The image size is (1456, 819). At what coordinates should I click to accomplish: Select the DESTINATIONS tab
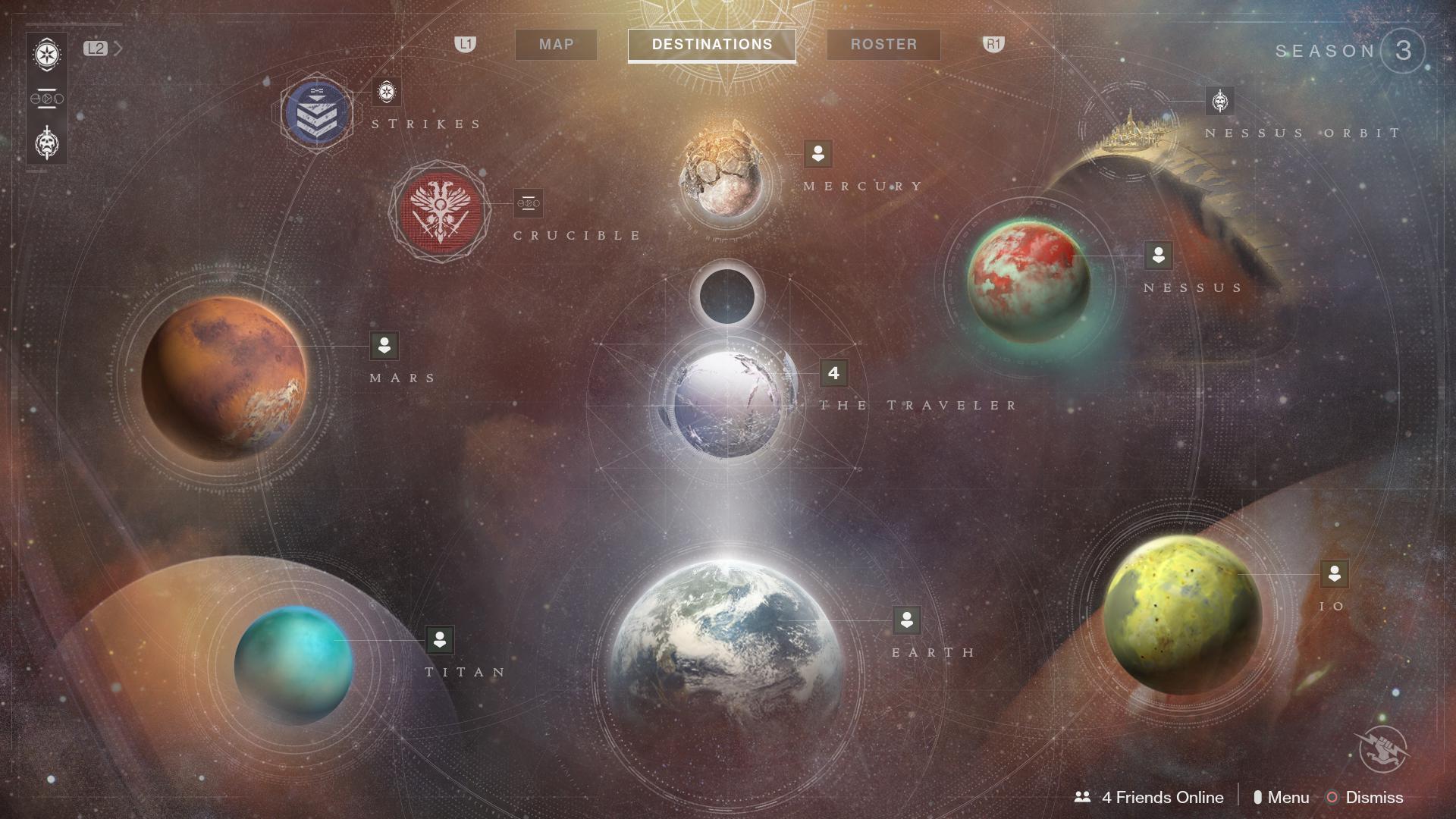(x=711, y=44)
